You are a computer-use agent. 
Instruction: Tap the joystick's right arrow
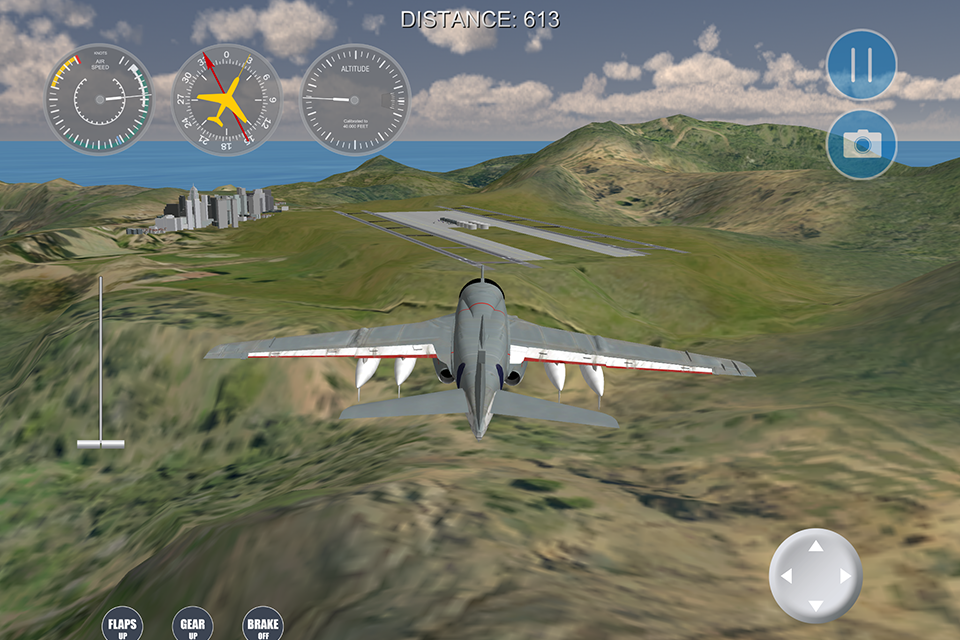point(846,577)
